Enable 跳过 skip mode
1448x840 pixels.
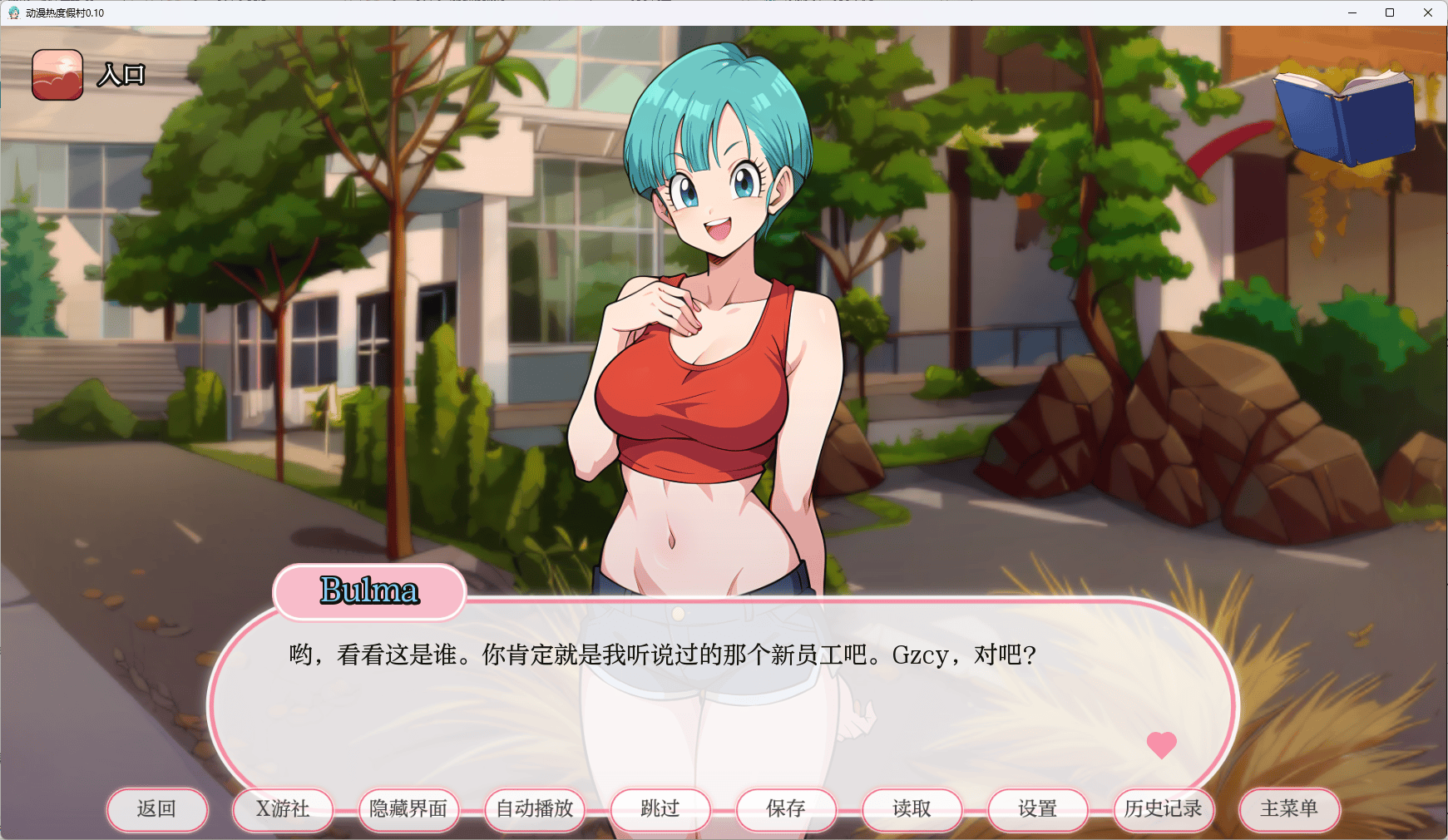coord(660,808)
